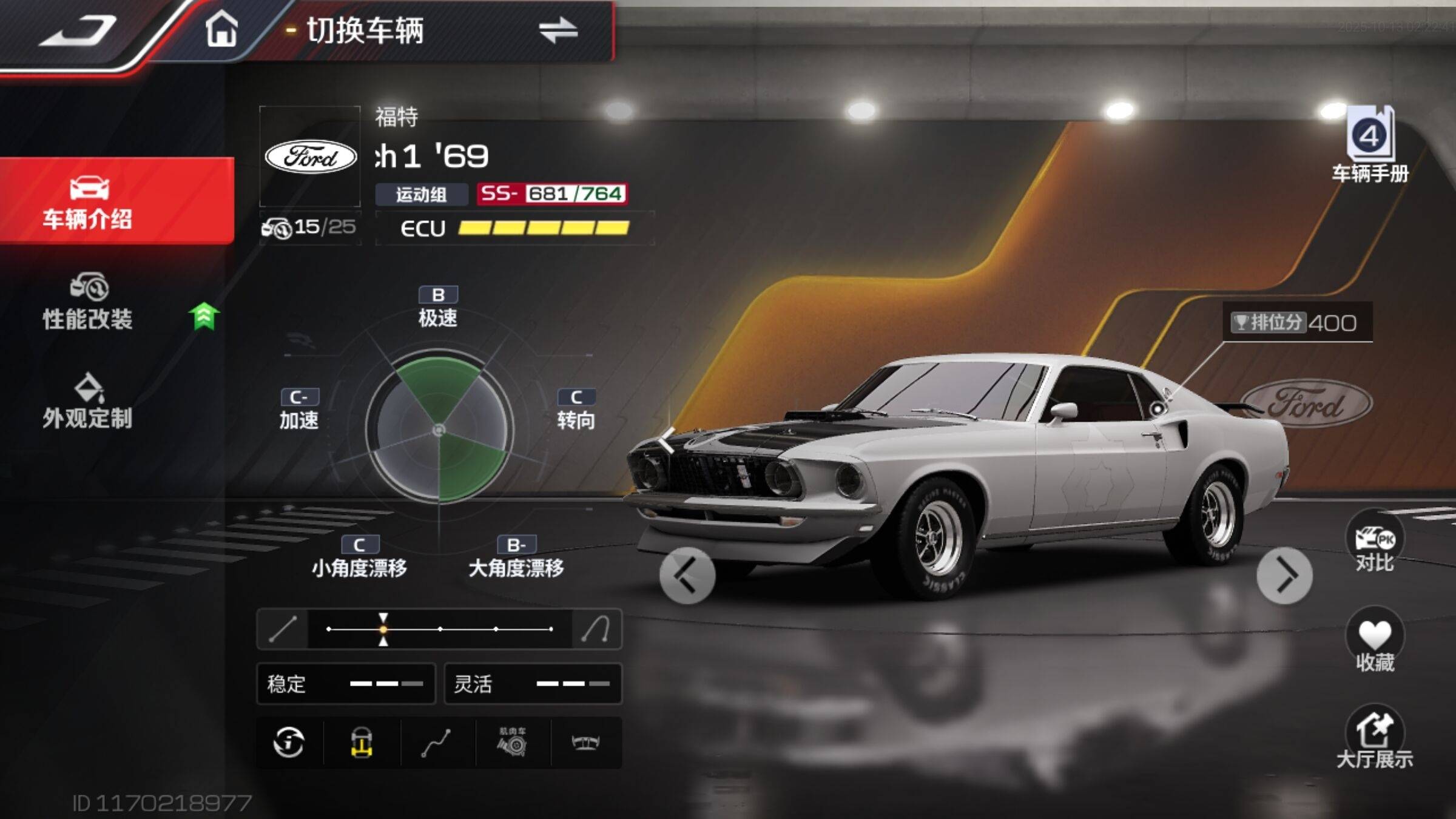The image size is (1456, 819).
Task: Click the rear spoiler icon
Action: (586, 743)
